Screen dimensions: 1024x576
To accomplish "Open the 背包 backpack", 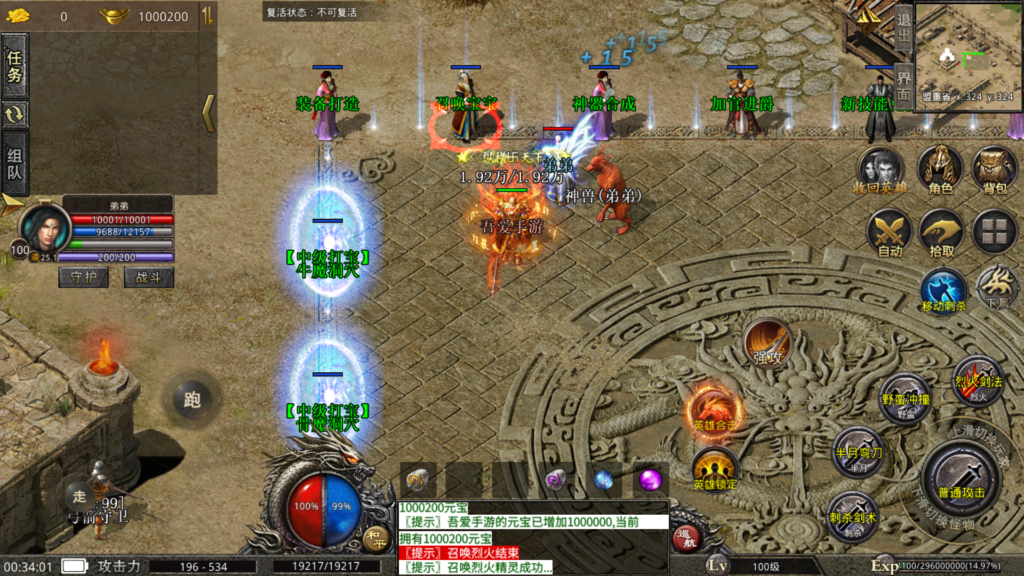I will click(994, 167).
